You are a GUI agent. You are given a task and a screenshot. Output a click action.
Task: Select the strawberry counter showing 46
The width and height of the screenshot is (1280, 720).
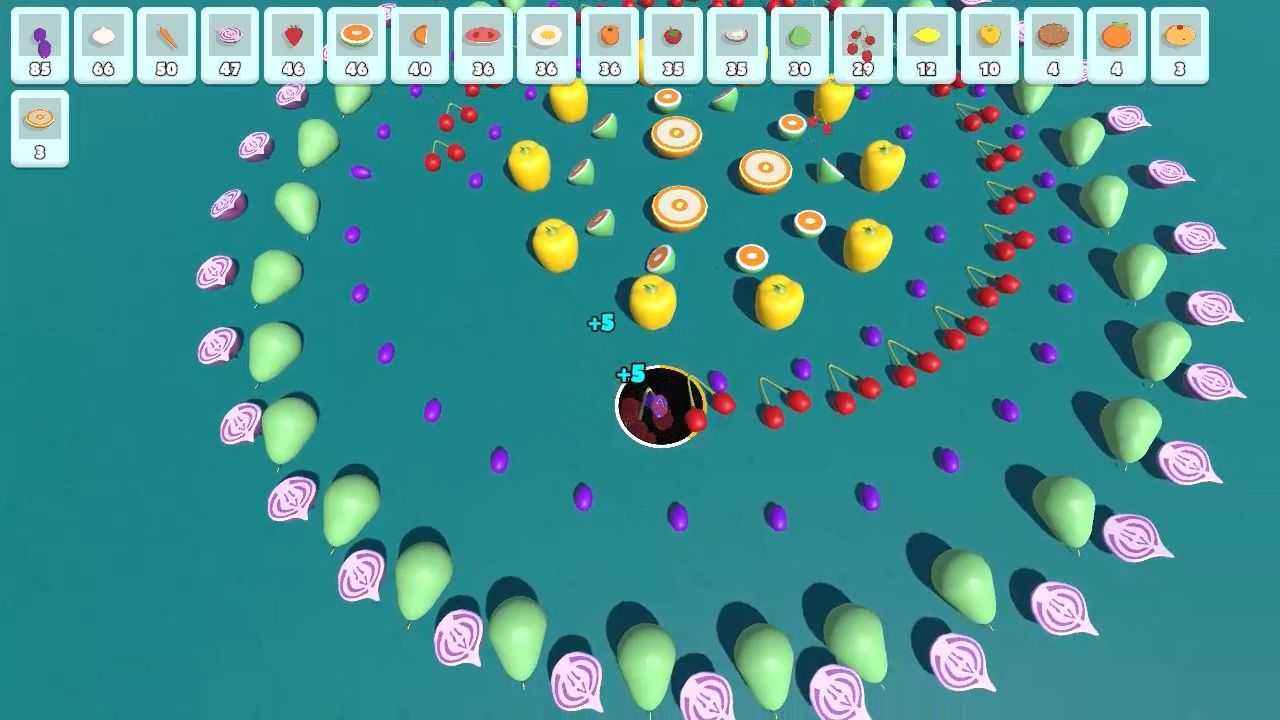[294, 45]
